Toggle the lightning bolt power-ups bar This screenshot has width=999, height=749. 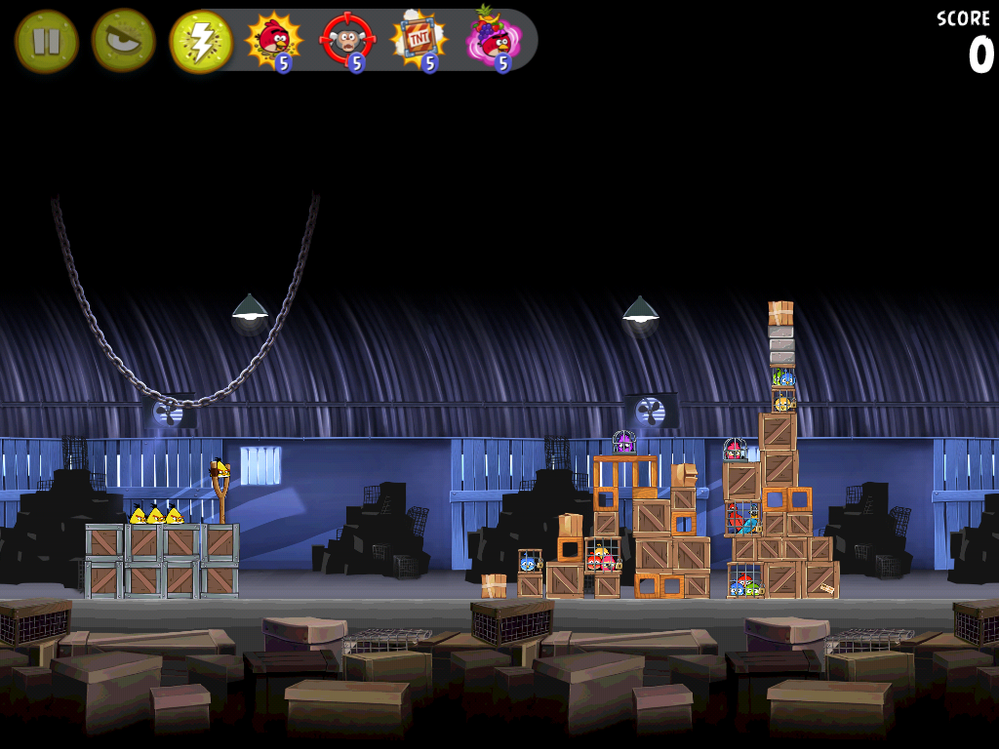tap(202, 42)
